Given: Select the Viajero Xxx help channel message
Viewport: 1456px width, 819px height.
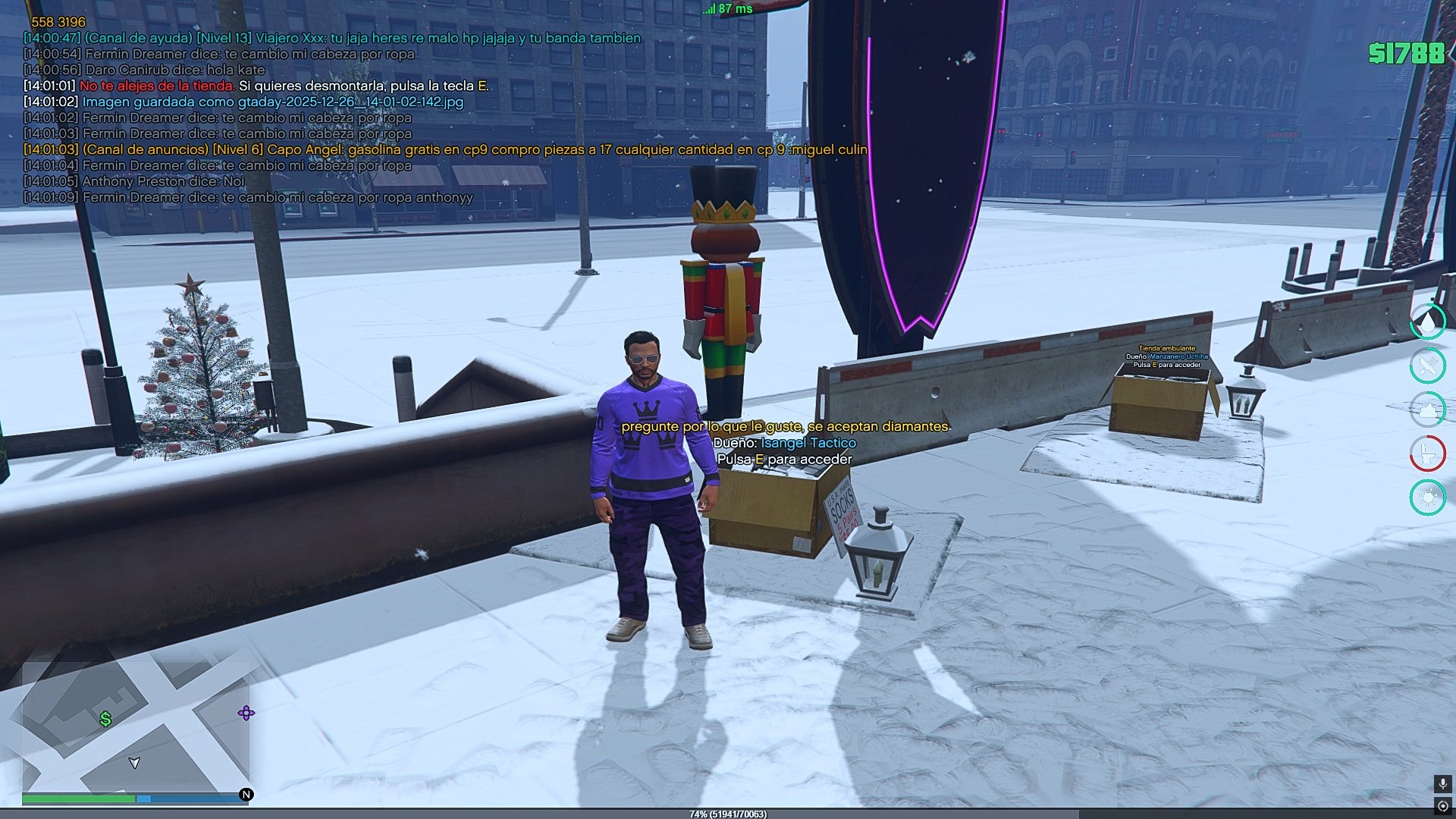Looking at the screenshot, I should [x=362, y=38].
